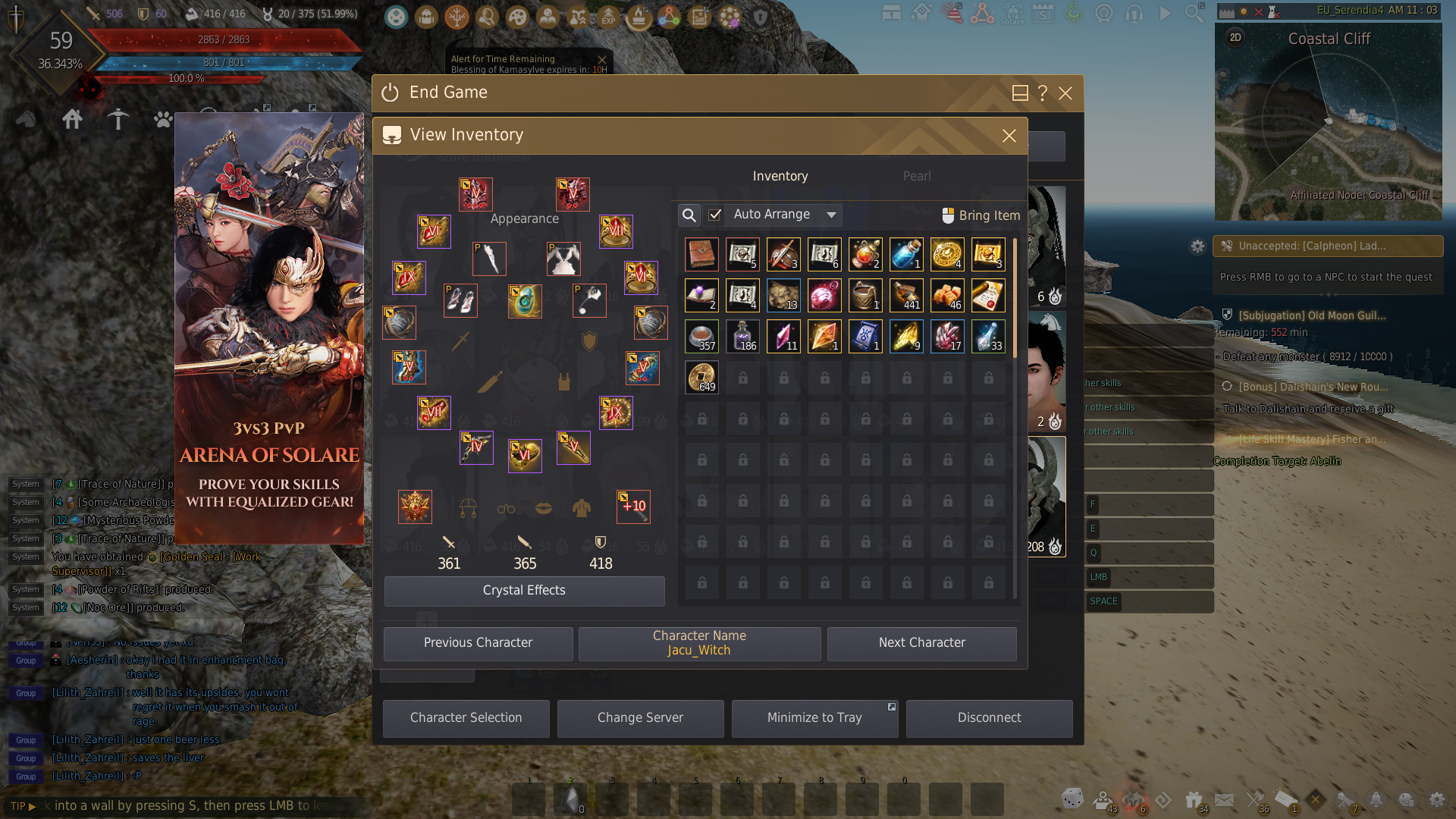Toggle the minimap 2D view button

[x=1235, y=37]
